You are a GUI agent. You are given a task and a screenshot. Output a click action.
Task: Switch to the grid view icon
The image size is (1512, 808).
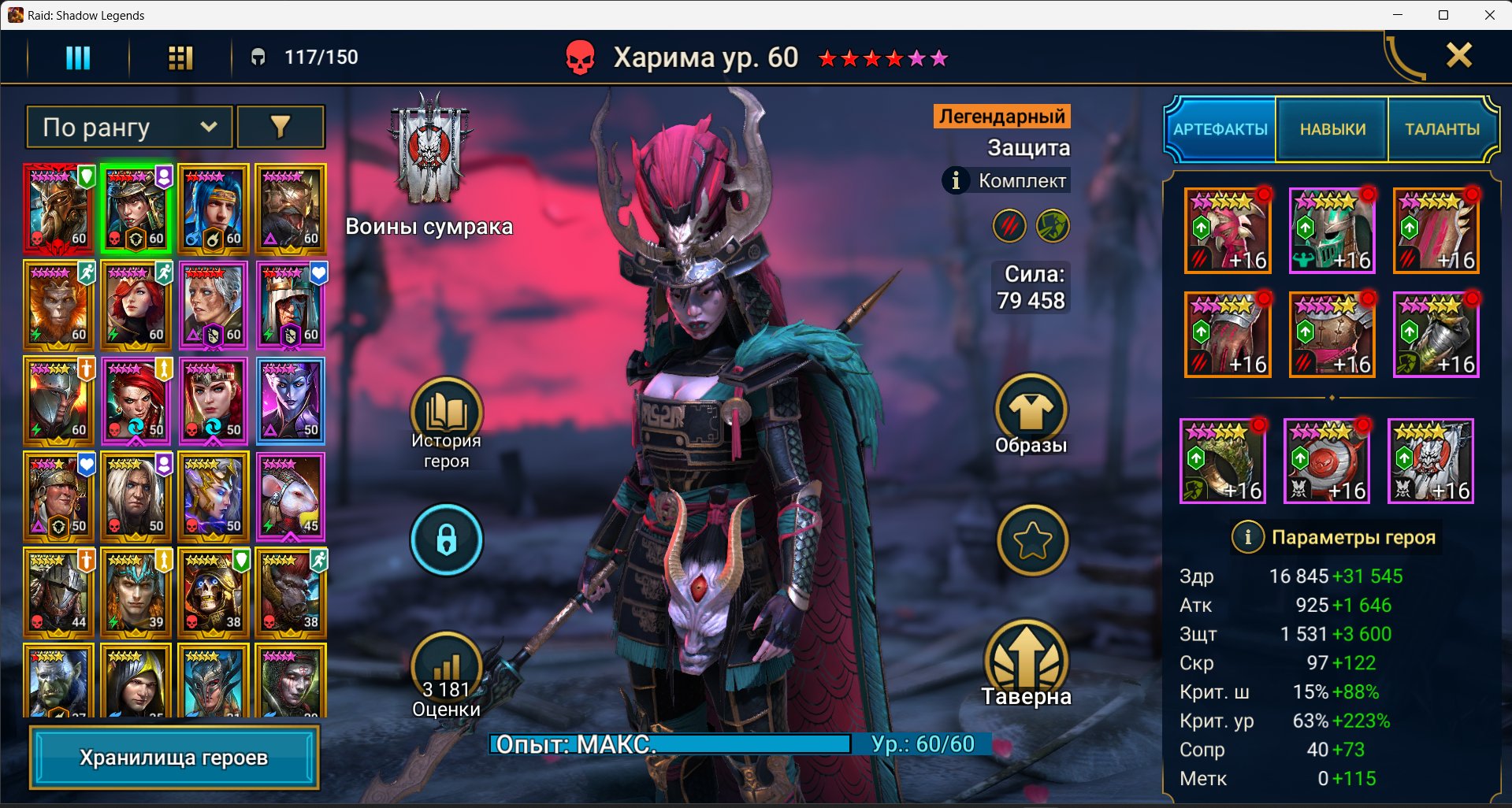(x=180, y=57)
